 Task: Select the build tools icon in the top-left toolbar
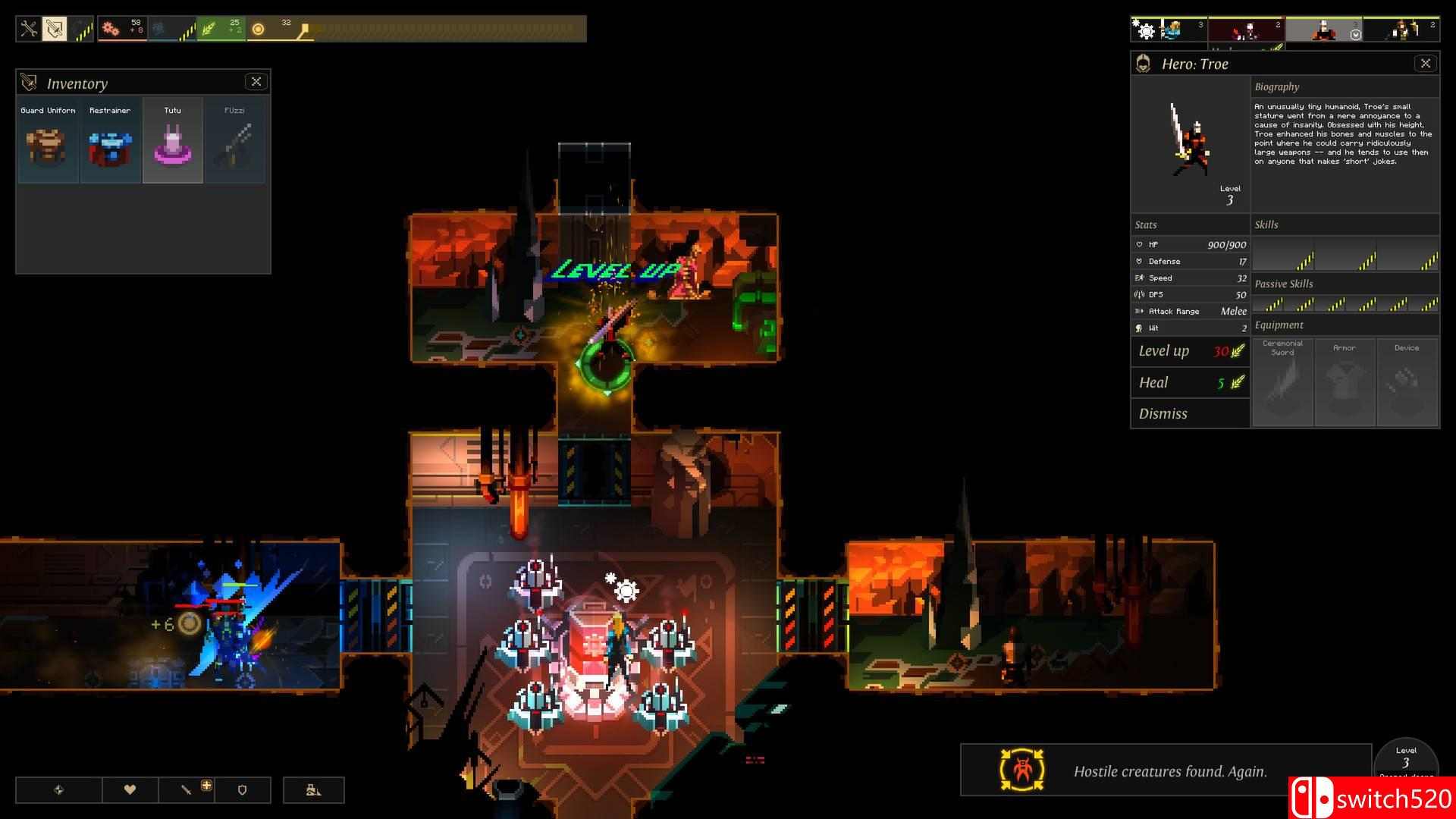(28, 28)
